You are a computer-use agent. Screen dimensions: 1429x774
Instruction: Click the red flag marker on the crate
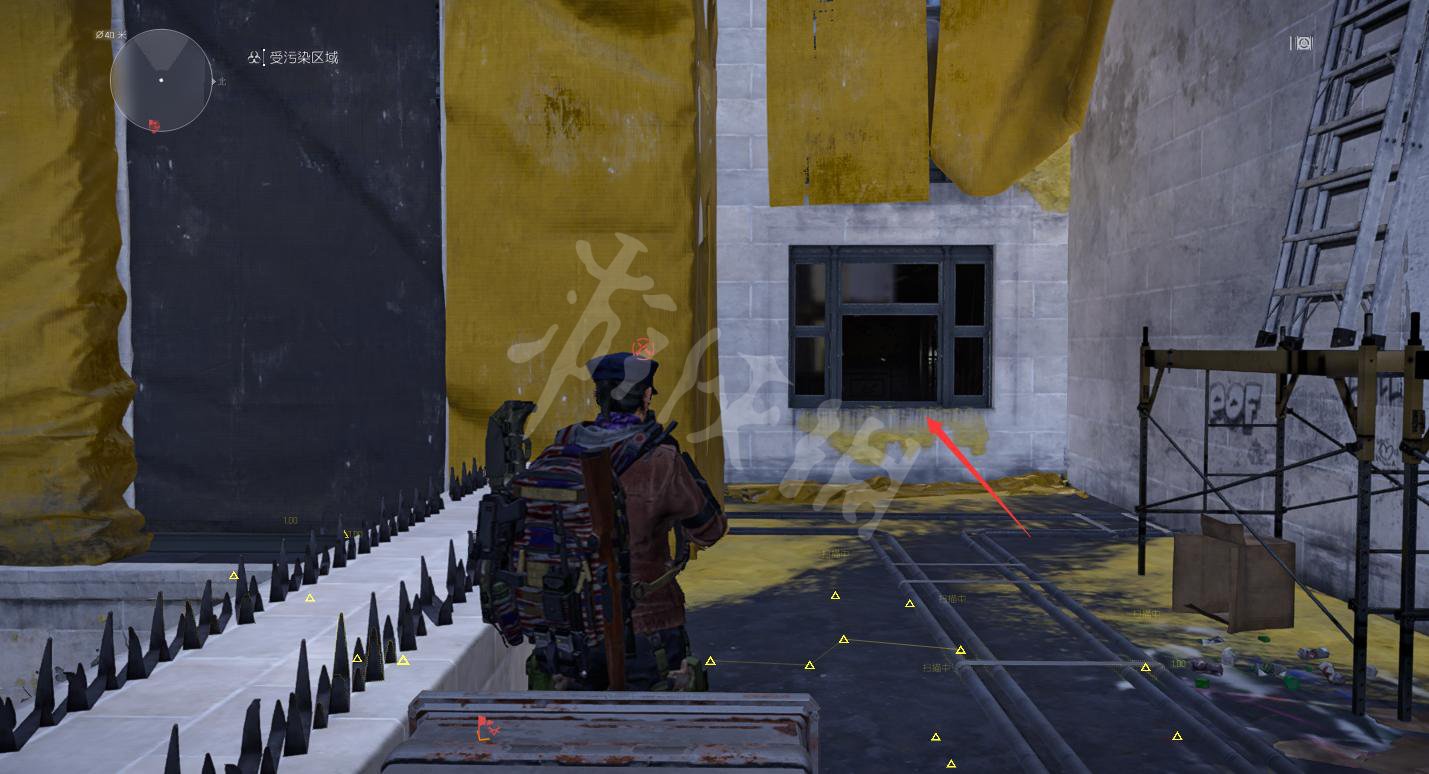coord(486,729)
